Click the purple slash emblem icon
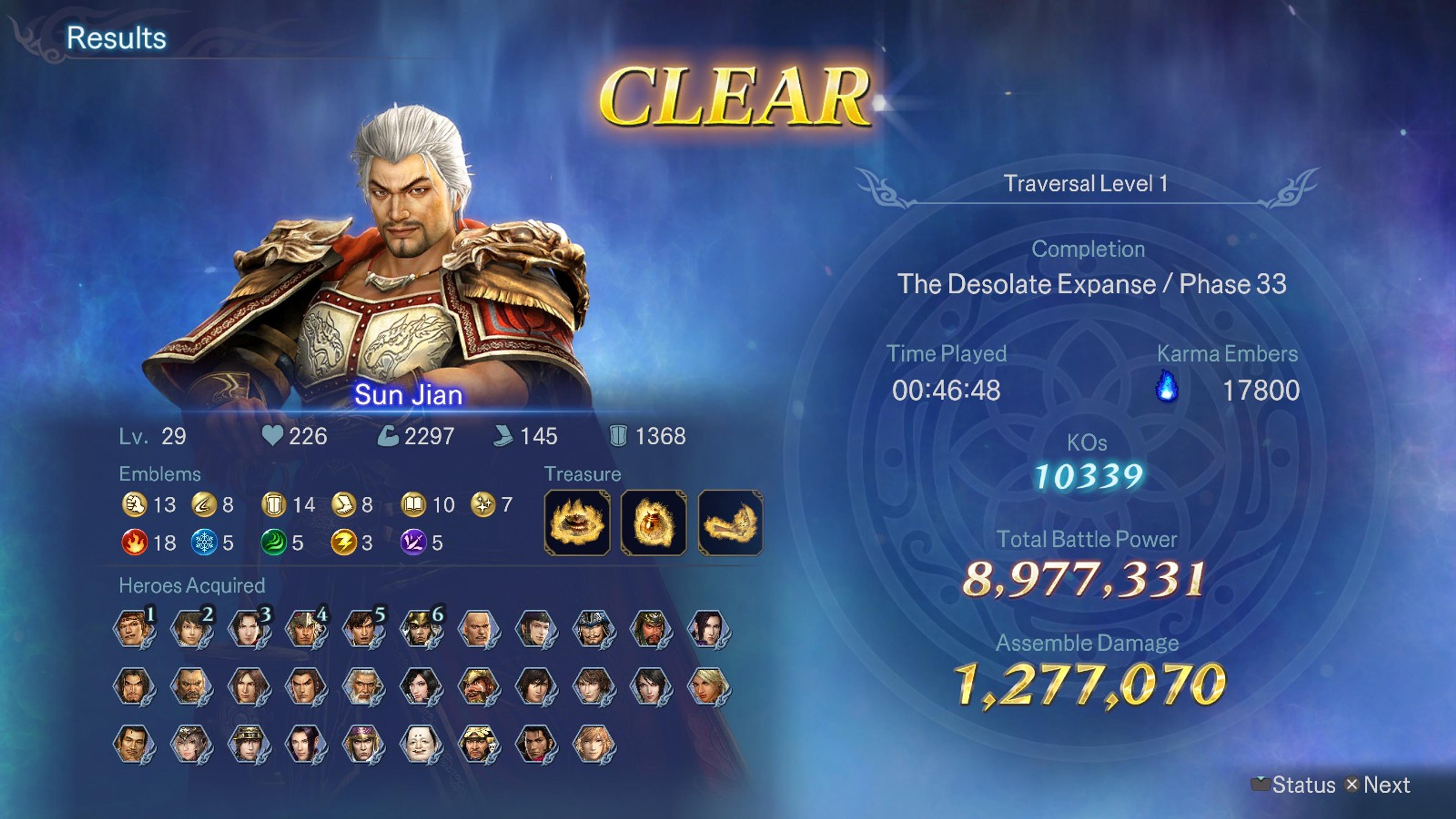 click(x=413, y=543)
